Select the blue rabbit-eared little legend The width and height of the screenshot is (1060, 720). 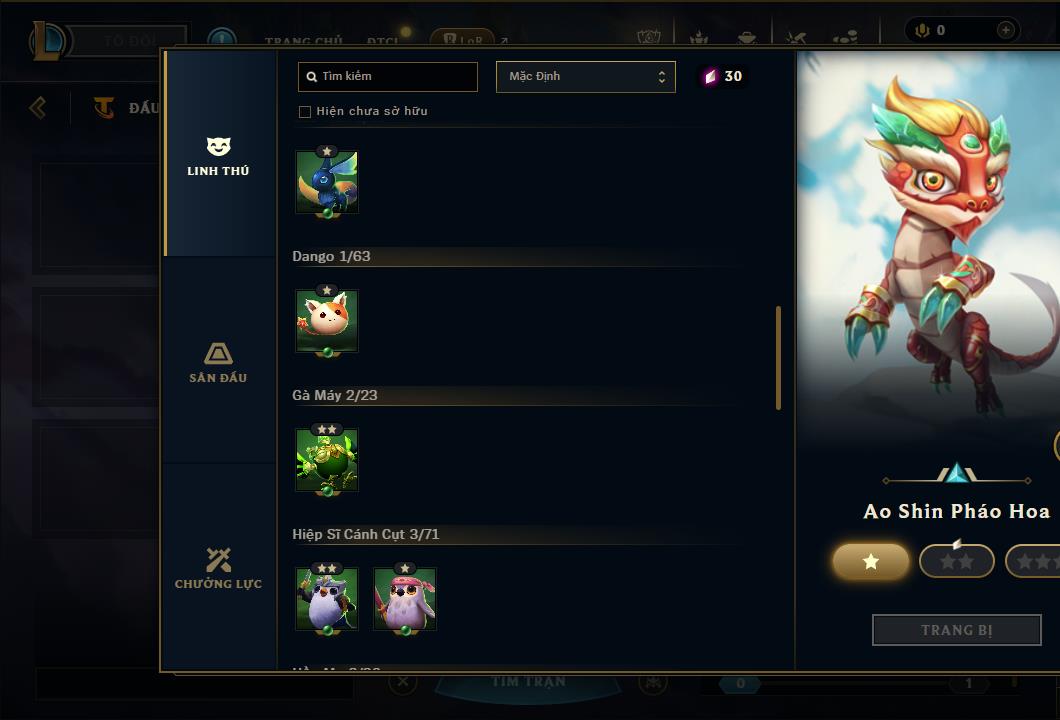coord(327,182)
